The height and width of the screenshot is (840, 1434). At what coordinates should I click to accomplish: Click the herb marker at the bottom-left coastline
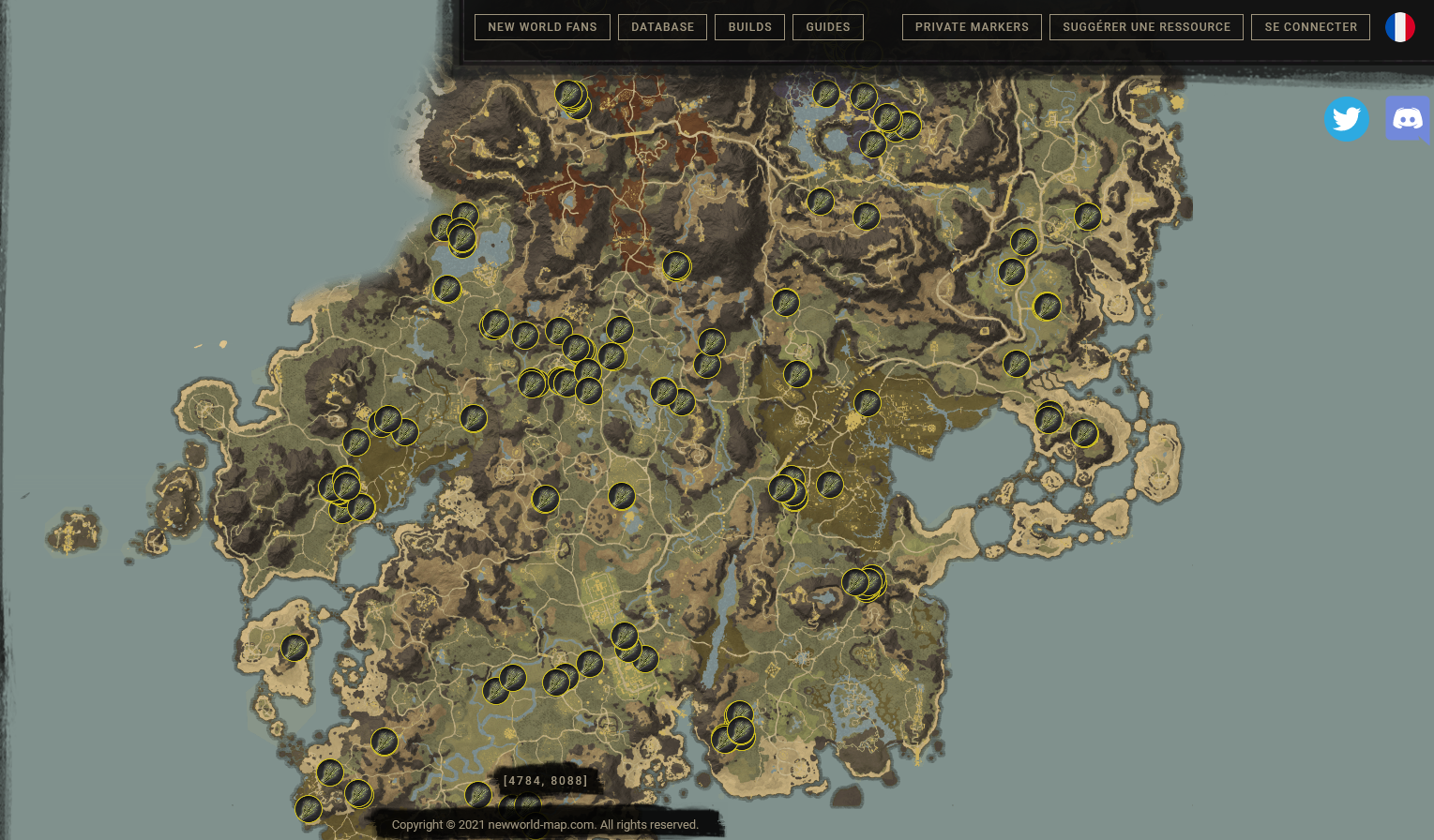pos(309,808)
